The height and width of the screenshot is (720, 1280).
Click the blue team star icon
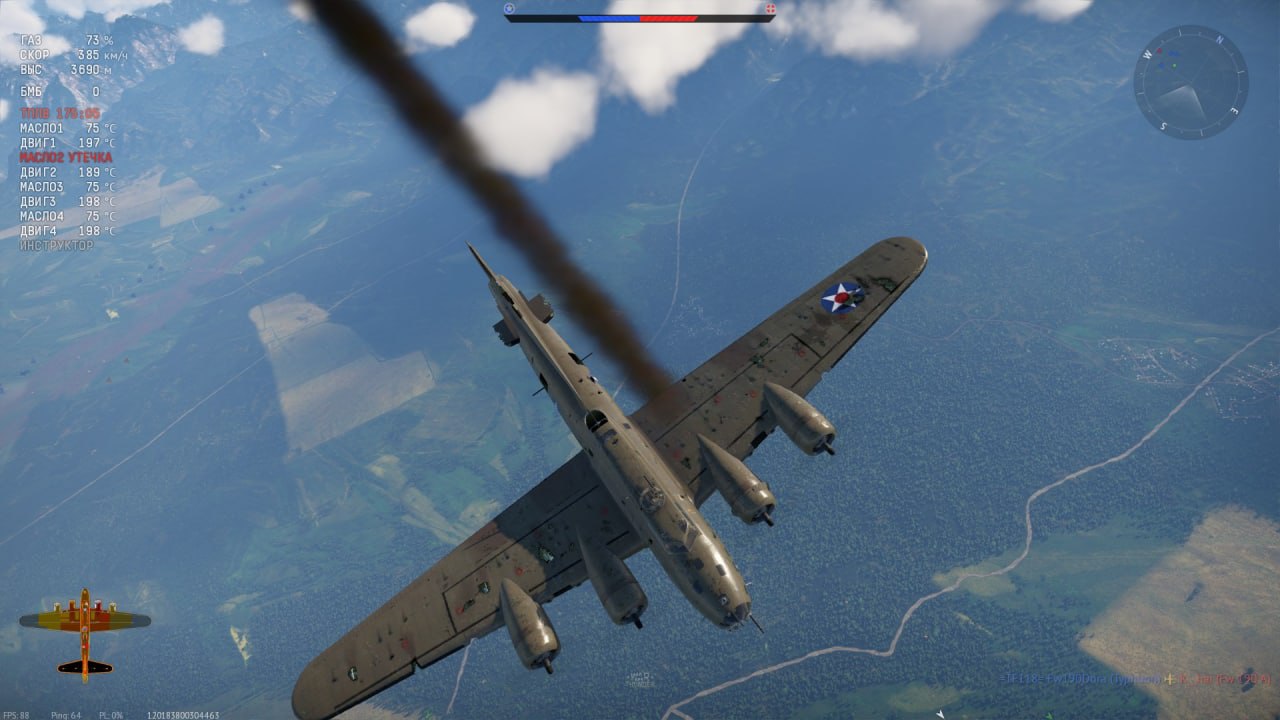click(x=509, y=9)
